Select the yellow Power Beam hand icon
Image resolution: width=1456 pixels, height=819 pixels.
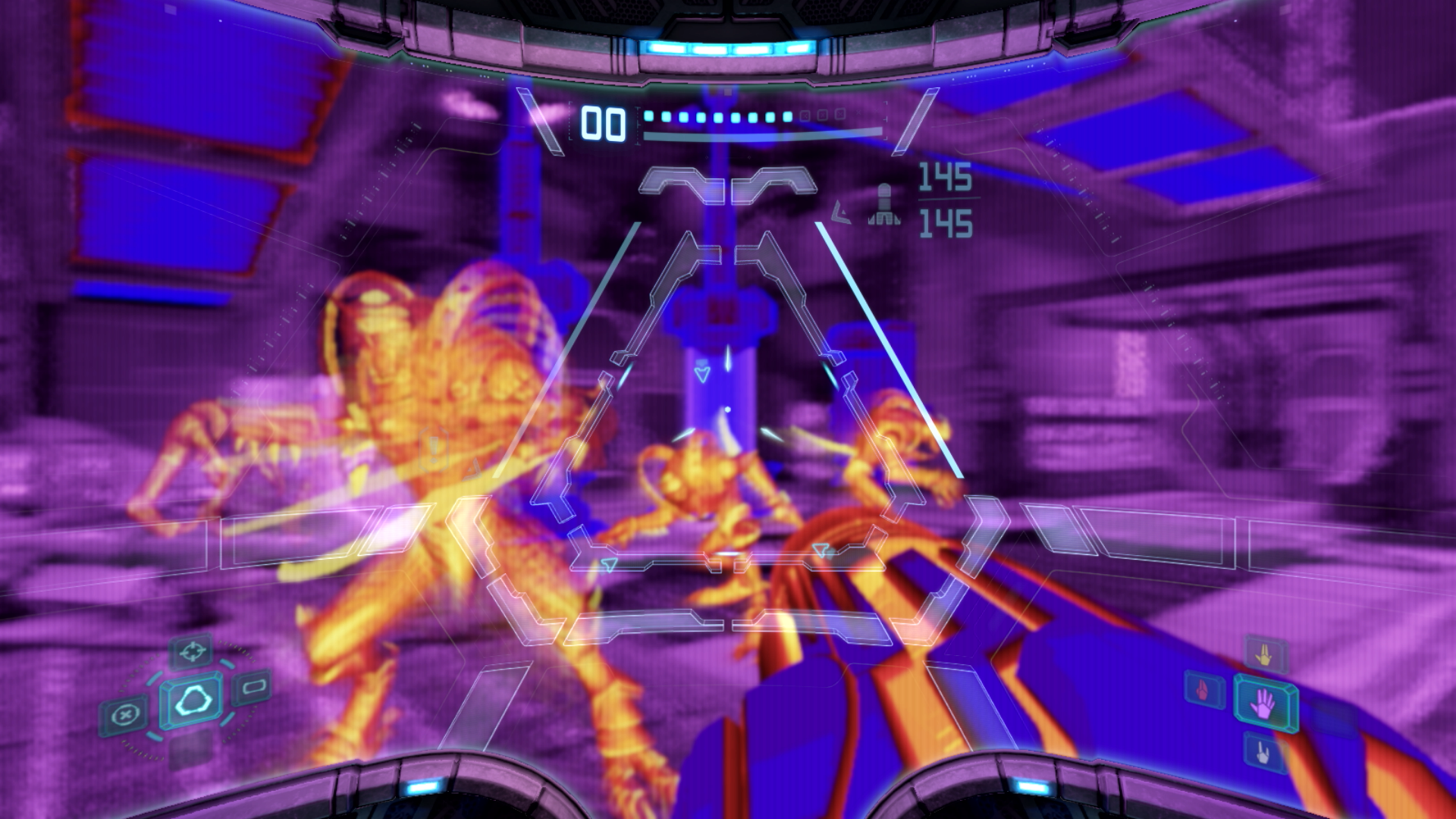1265,652
